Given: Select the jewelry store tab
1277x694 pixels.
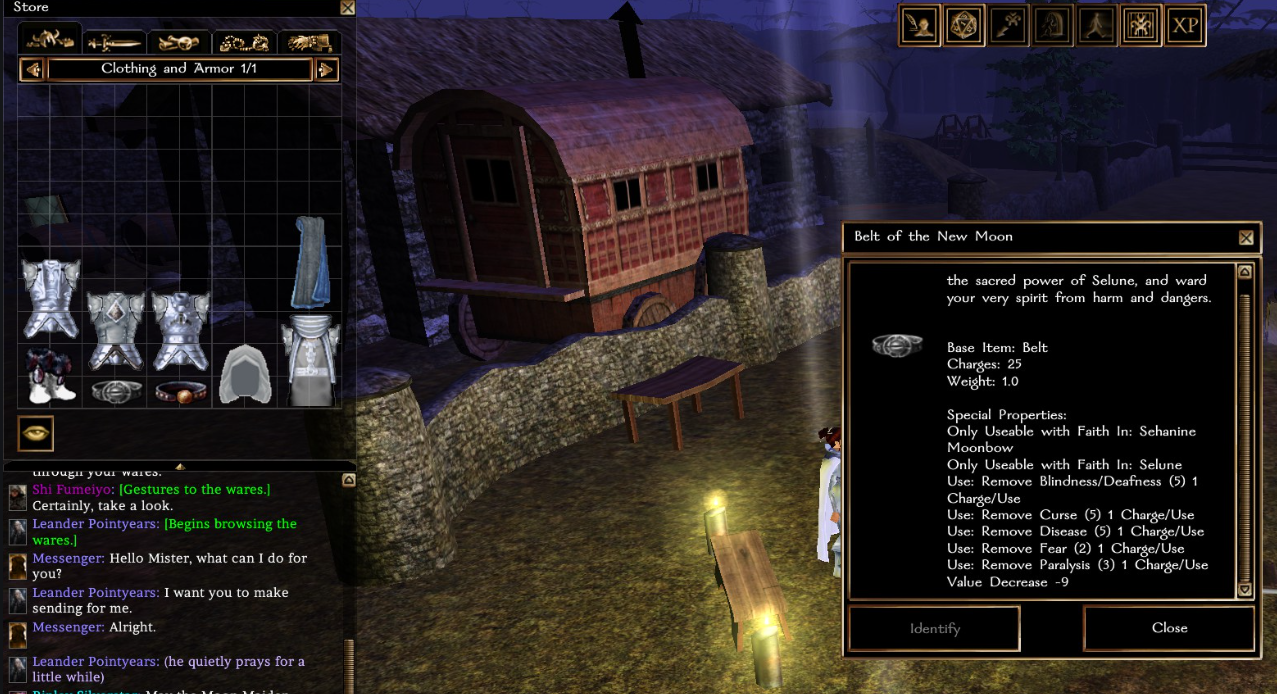Looking at the screenshot, I should pos(244,42).
